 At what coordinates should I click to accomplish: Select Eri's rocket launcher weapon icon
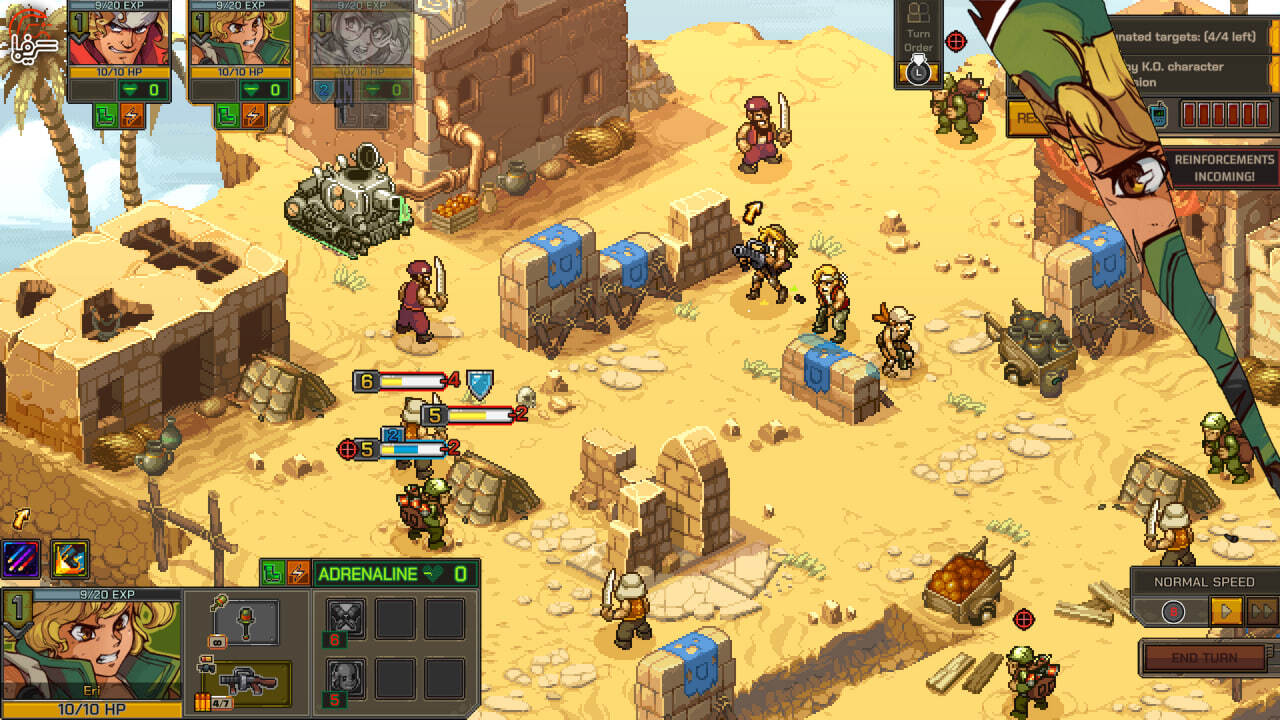click(x=246, y=682)
